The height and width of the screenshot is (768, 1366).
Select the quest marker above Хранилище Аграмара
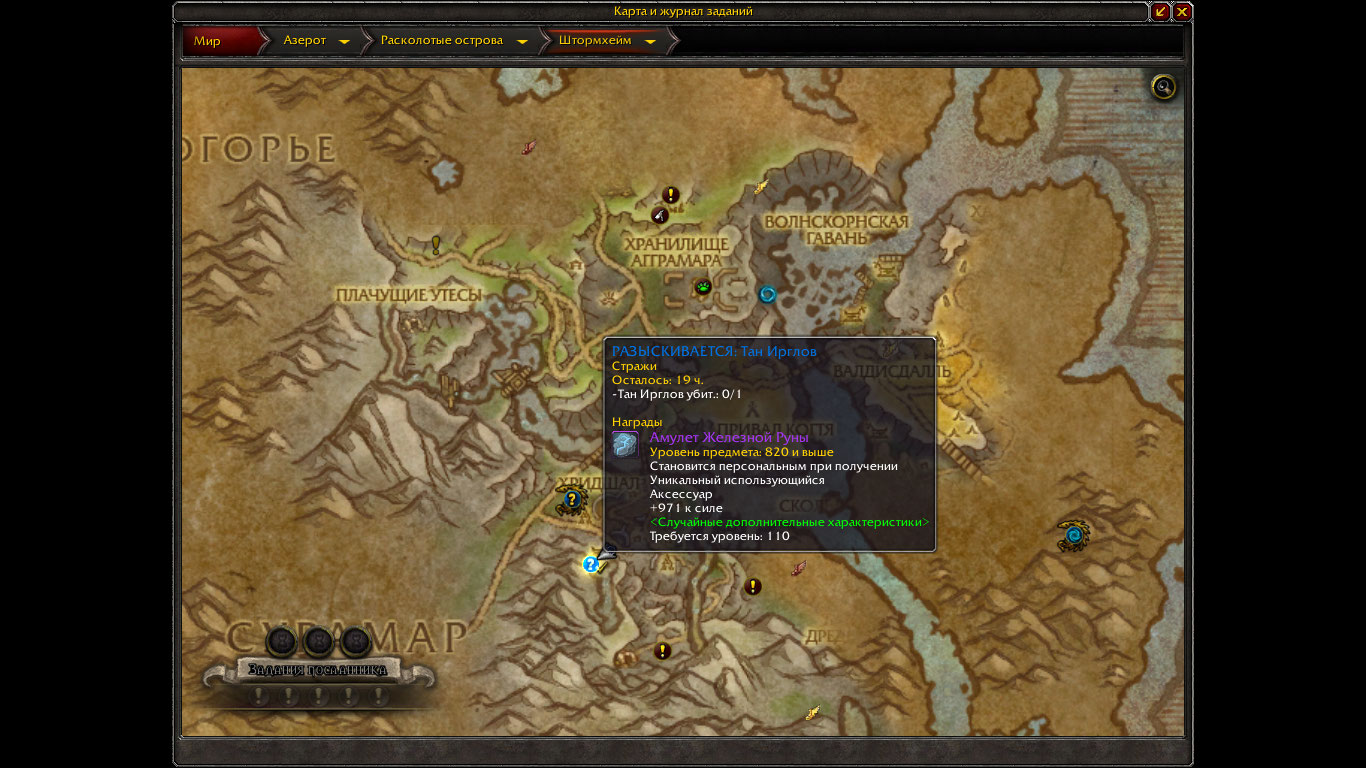[671, 195]
